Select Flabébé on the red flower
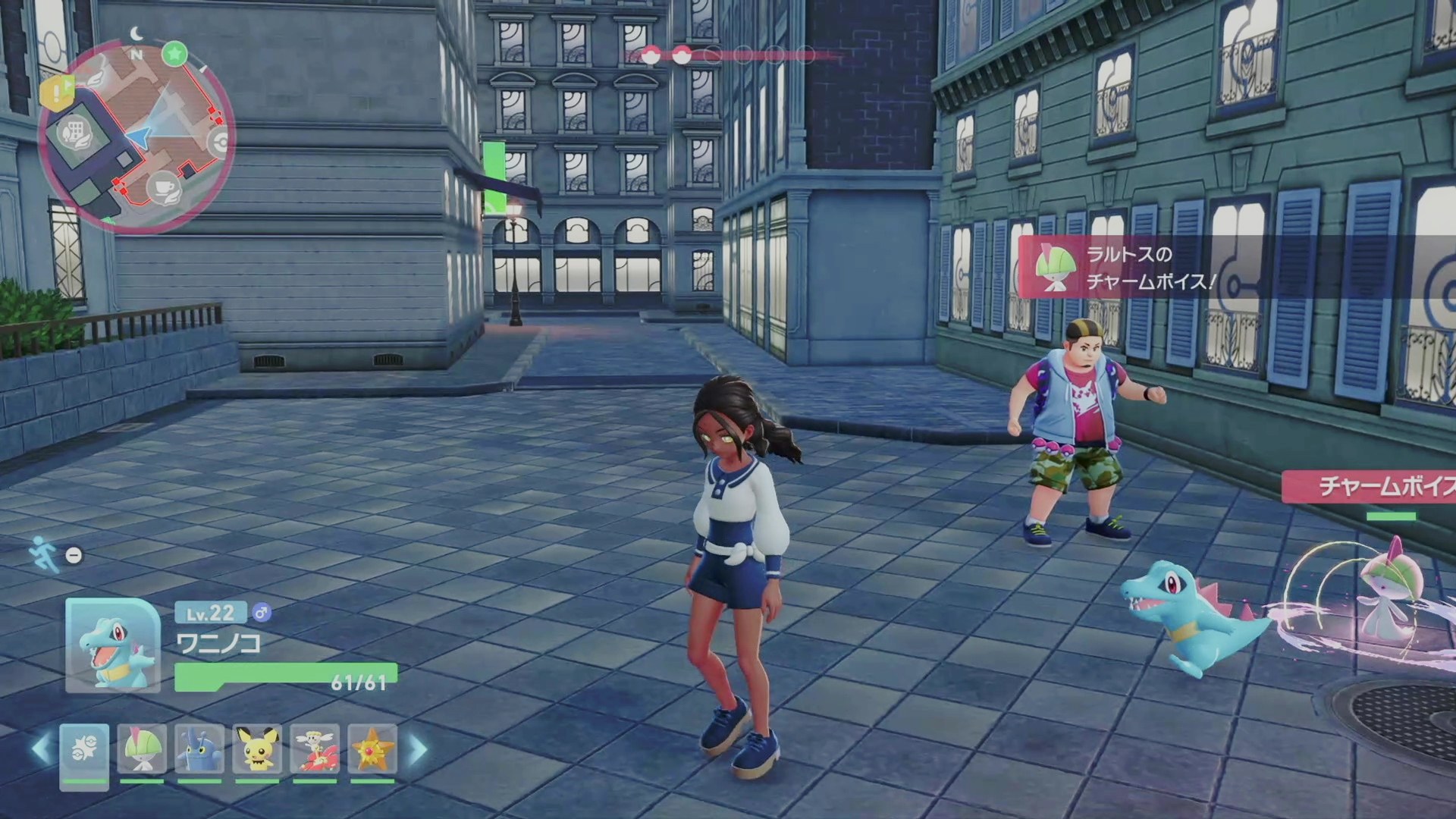Screen dimensions: 1456x819 [x=315, y=749]
